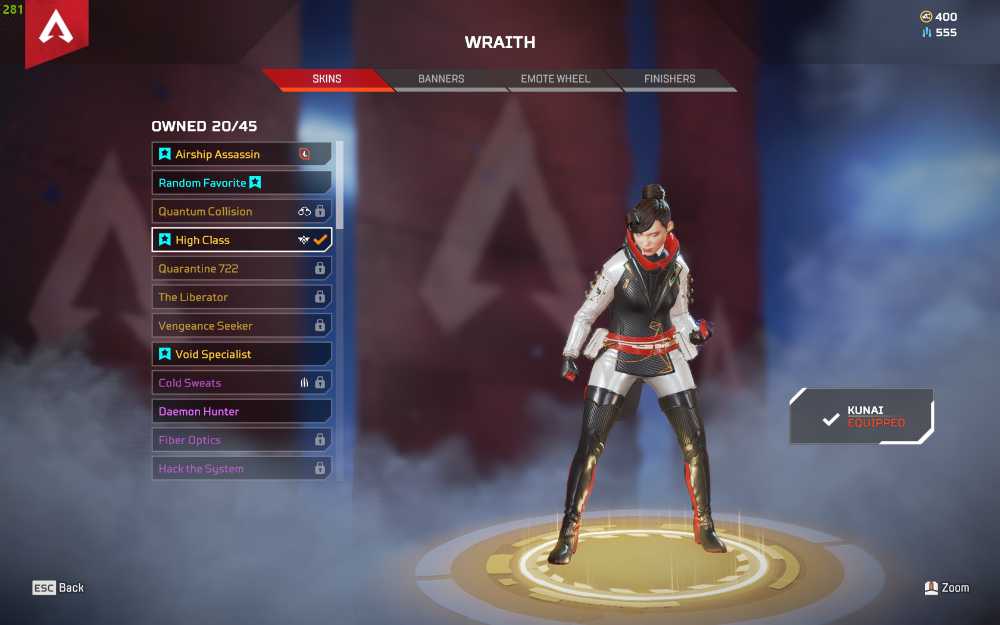This screenshot has width=1000, height=625.
Task: Select the Void Specialist skin
Action: point(241,354)
